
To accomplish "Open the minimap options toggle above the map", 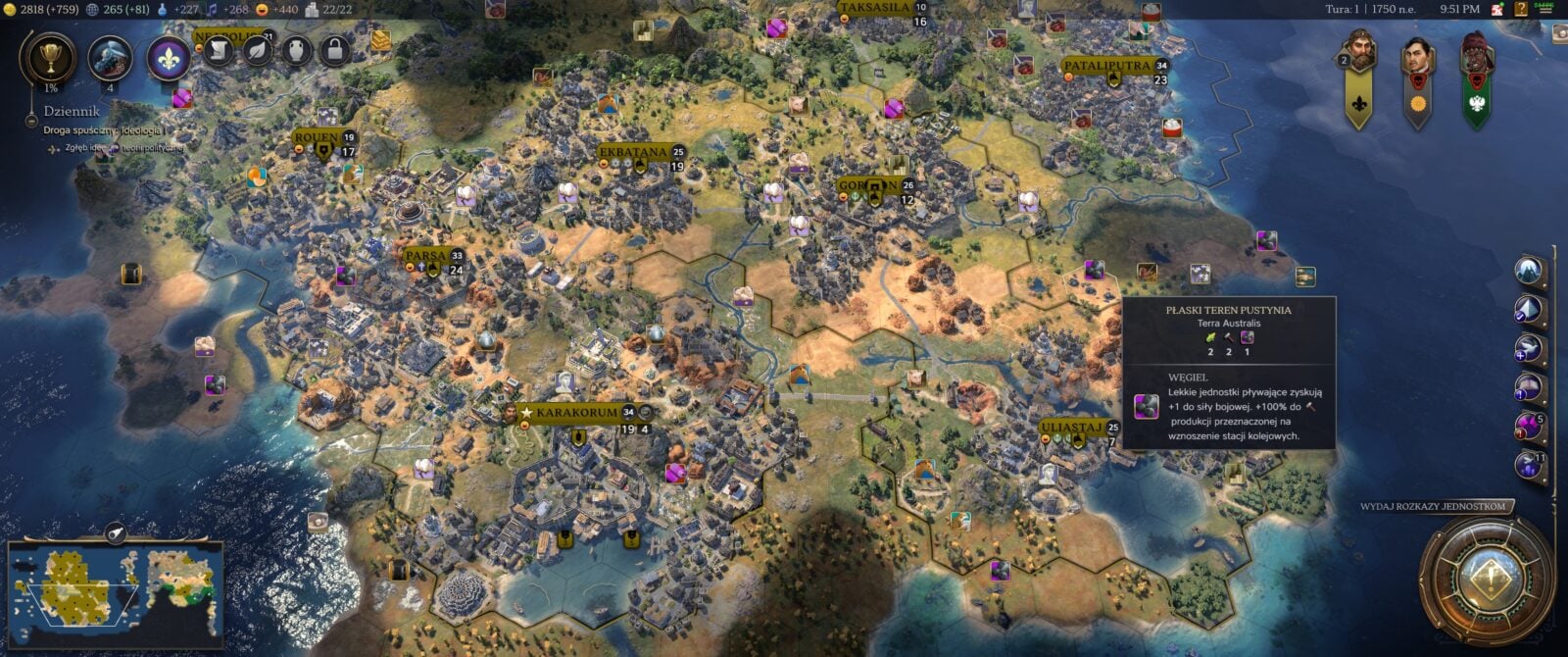I will (116, 532).
